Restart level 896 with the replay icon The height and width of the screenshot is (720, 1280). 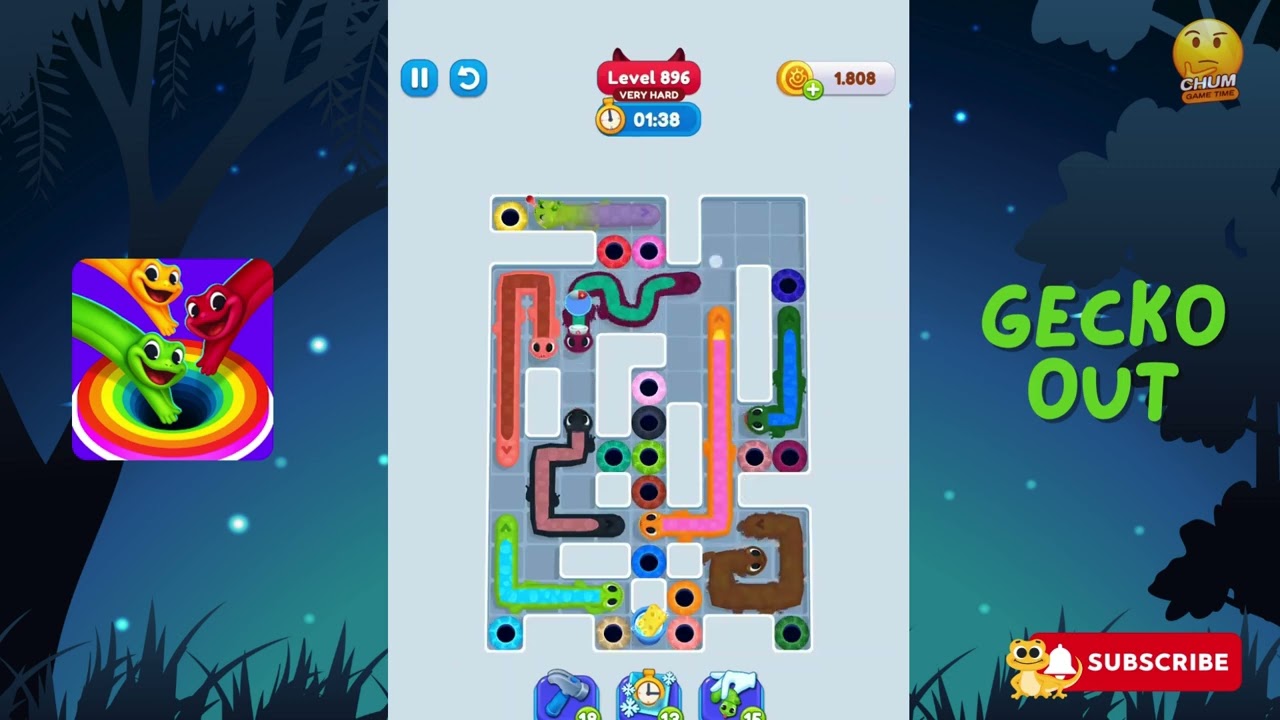click(468, 79)
